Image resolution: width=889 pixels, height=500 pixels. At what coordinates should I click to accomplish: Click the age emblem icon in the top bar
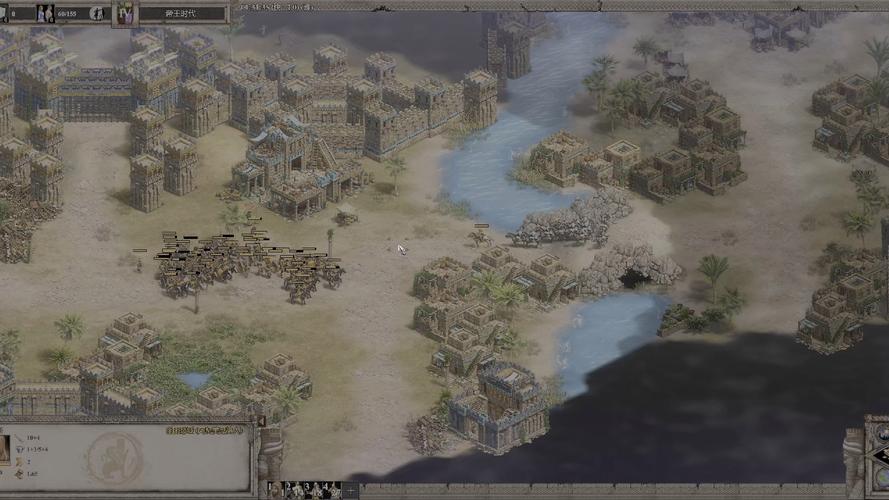pos(126,14)
